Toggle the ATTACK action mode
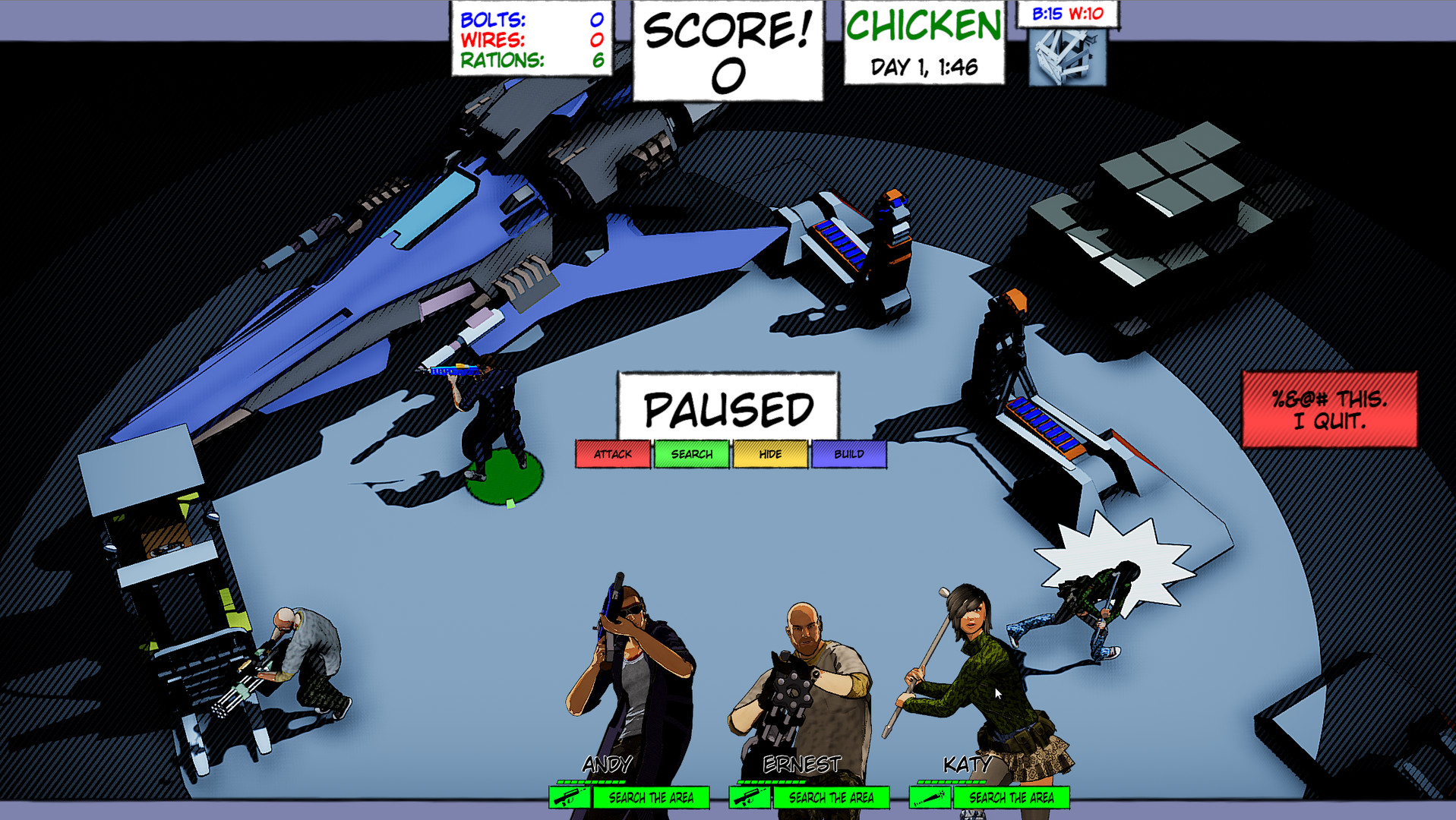 tap(612, 454)
